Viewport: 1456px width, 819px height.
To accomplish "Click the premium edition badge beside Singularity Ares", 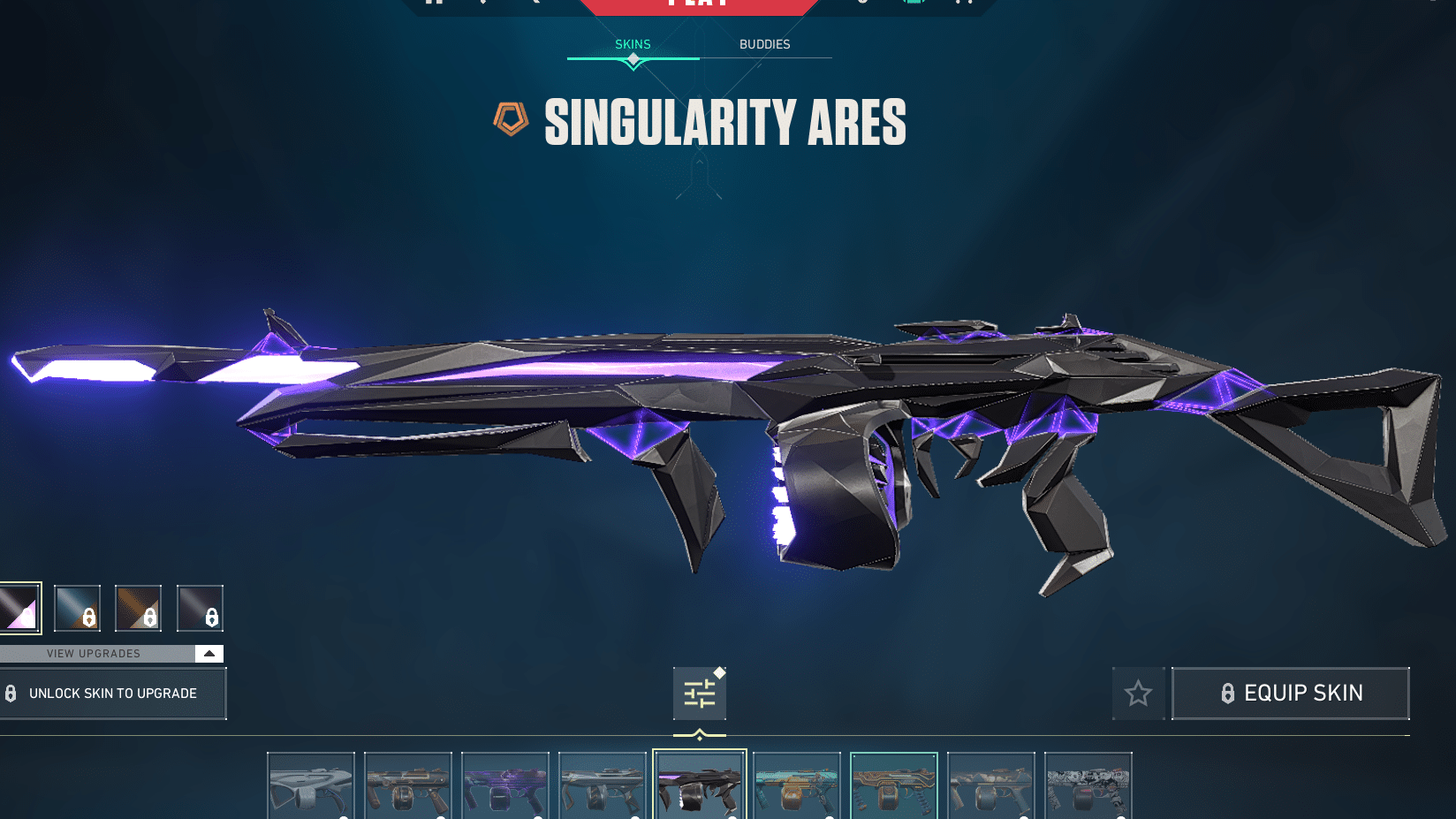I will 511,118.
